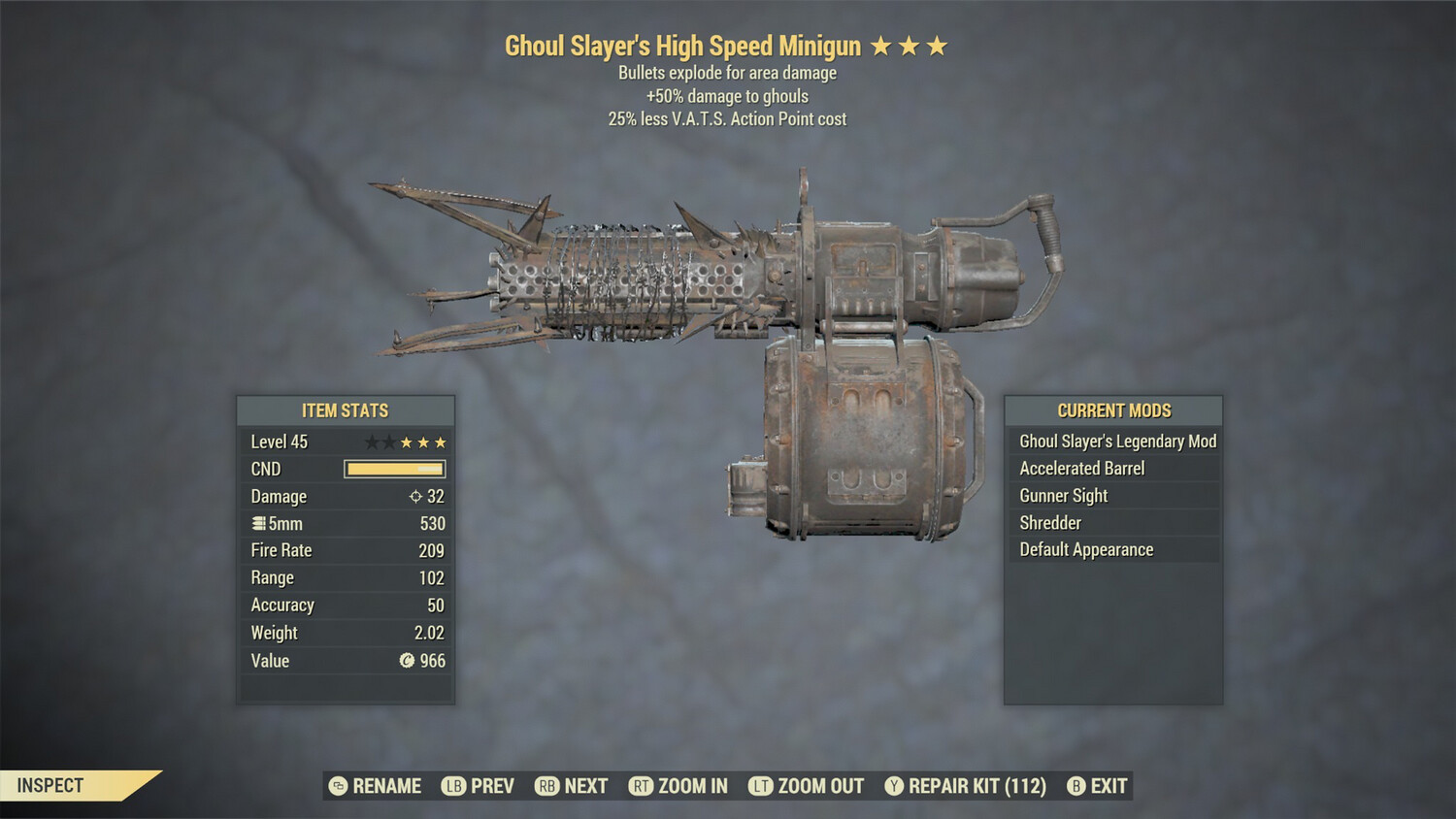
Task: Click the circular key icon before RENAME
Action: pyautogui.click(x=338, y=786)
